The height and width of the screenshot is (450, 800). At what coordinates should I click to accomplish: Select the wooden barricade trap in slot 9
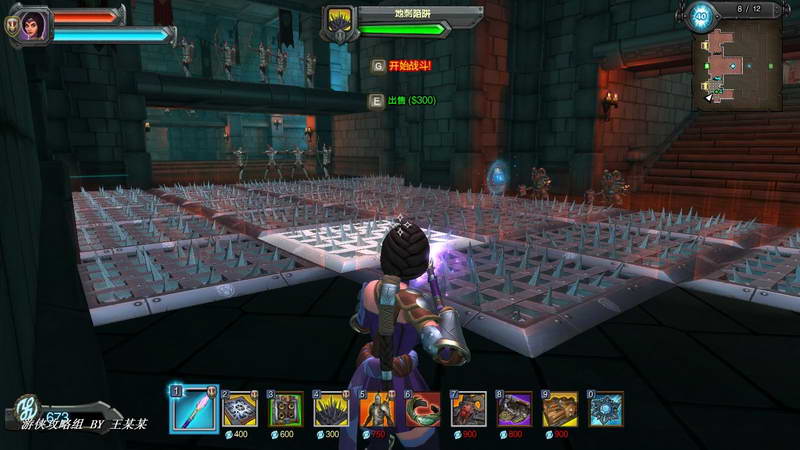click(x=560, y=408)
